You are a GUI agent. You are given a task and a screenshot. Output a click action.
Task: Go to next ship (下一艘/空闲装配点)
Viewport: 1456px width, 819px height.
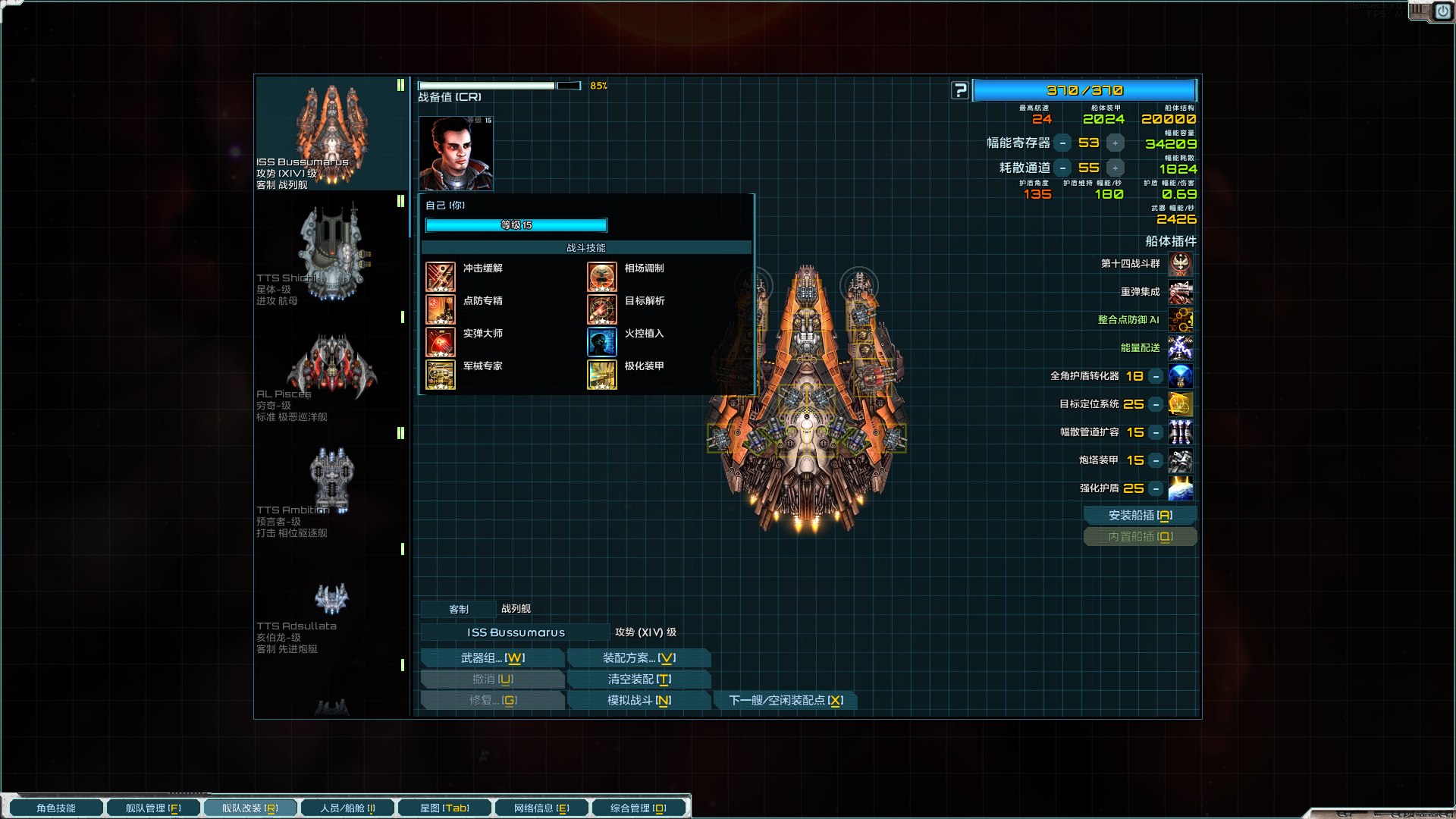(786, 701)
